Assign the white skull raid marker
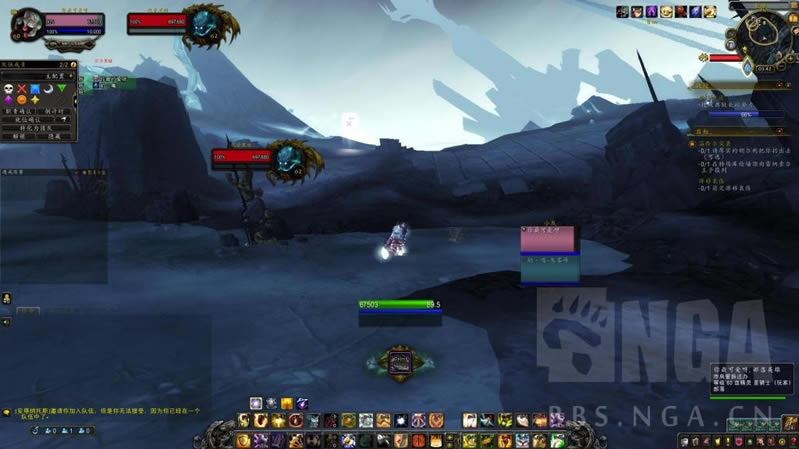The height and width of the screenshot is (449, 799). tap(7, 88)
